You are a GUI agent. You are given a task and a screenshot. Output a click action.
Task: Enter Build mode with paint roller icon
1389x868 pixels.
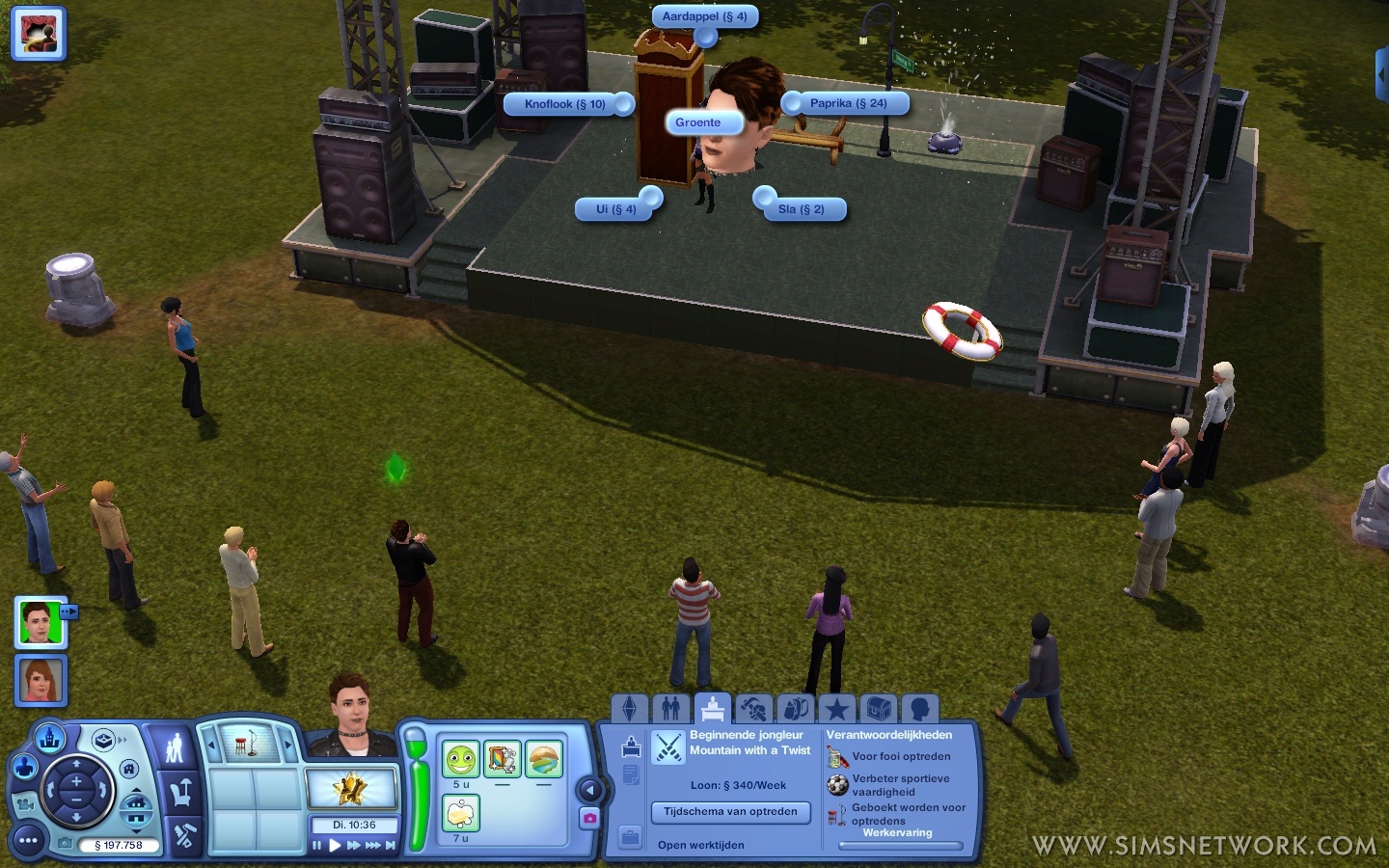(182, 836)
